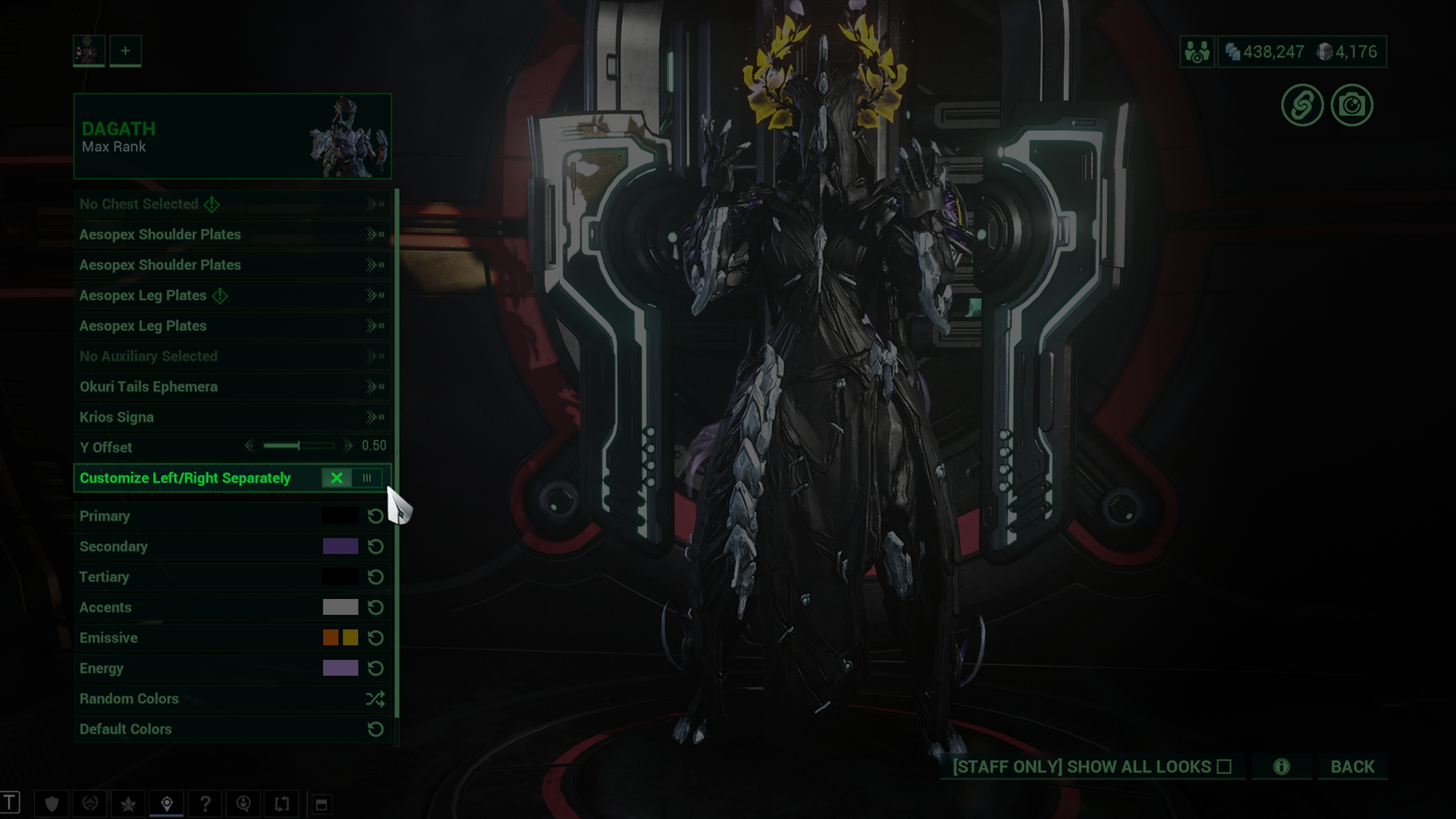
Task: Open the Energy color swatch
Action: point(340,668)
